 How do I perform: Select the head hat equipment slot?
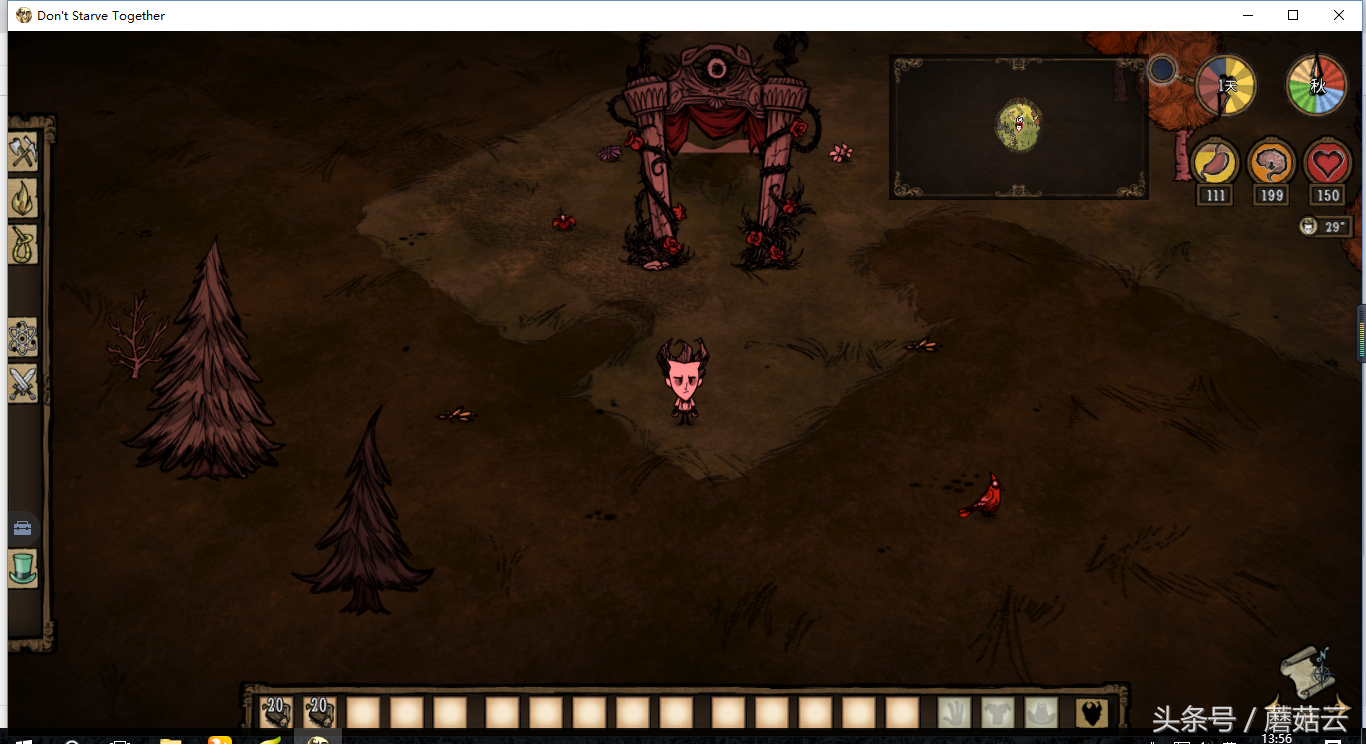[x=1041, y=712]
